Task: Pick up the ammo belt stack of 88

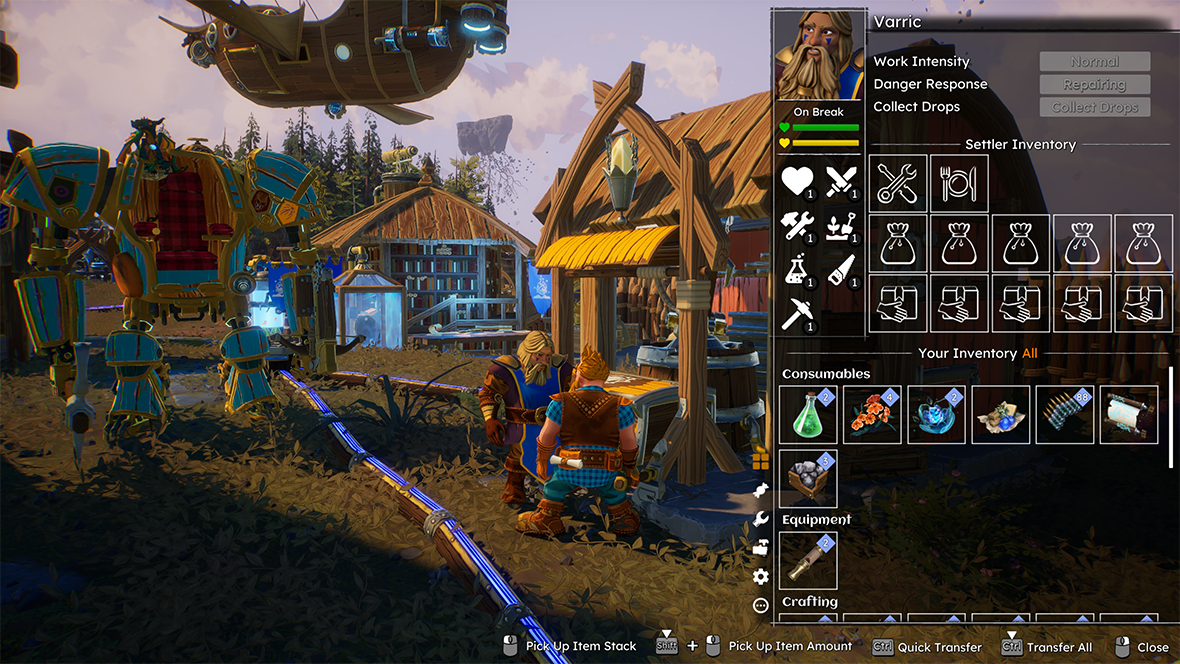Action: [1064, 415]
